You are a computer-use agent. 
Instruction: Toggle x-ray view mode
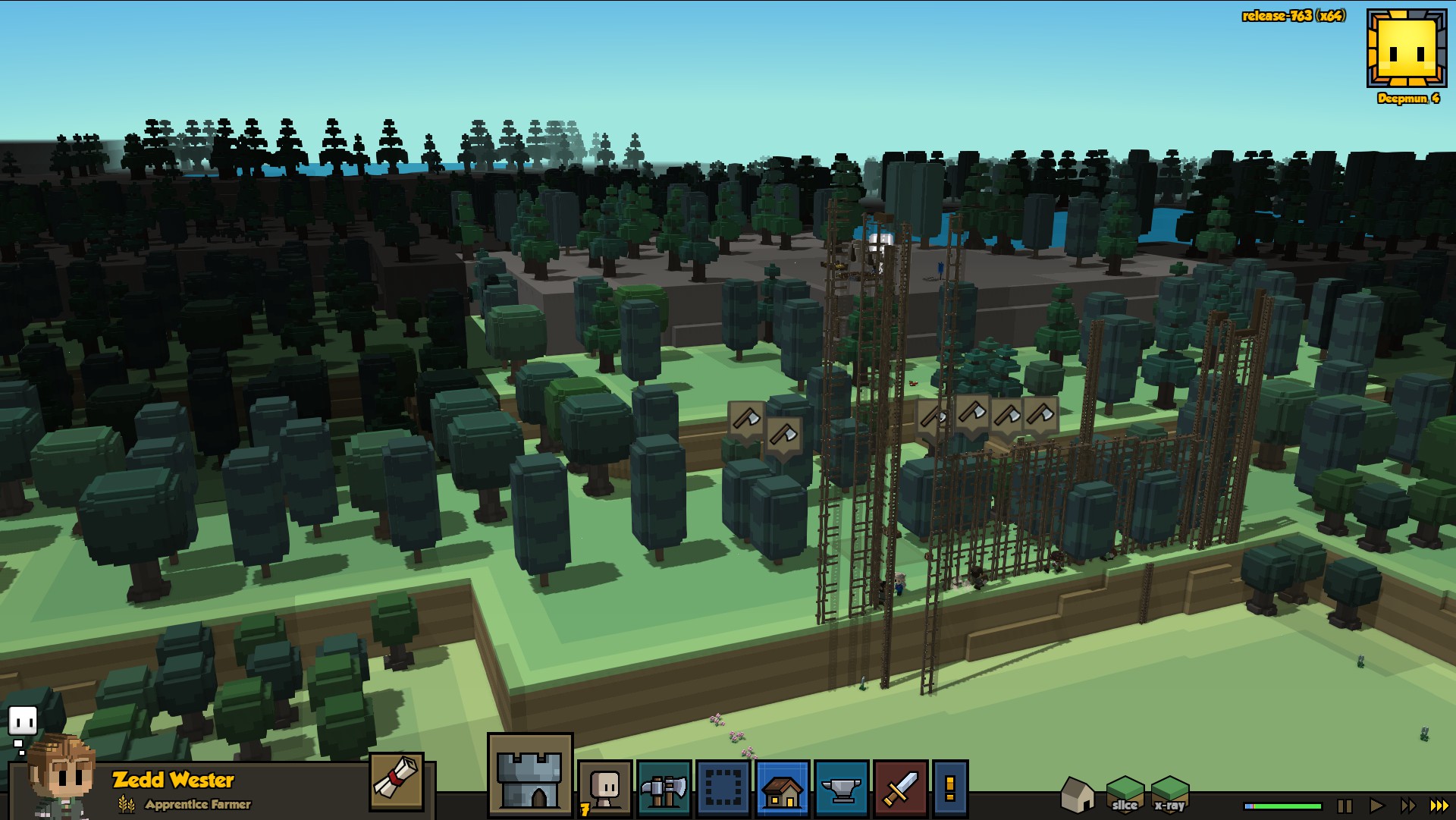tap(1169, 794)
